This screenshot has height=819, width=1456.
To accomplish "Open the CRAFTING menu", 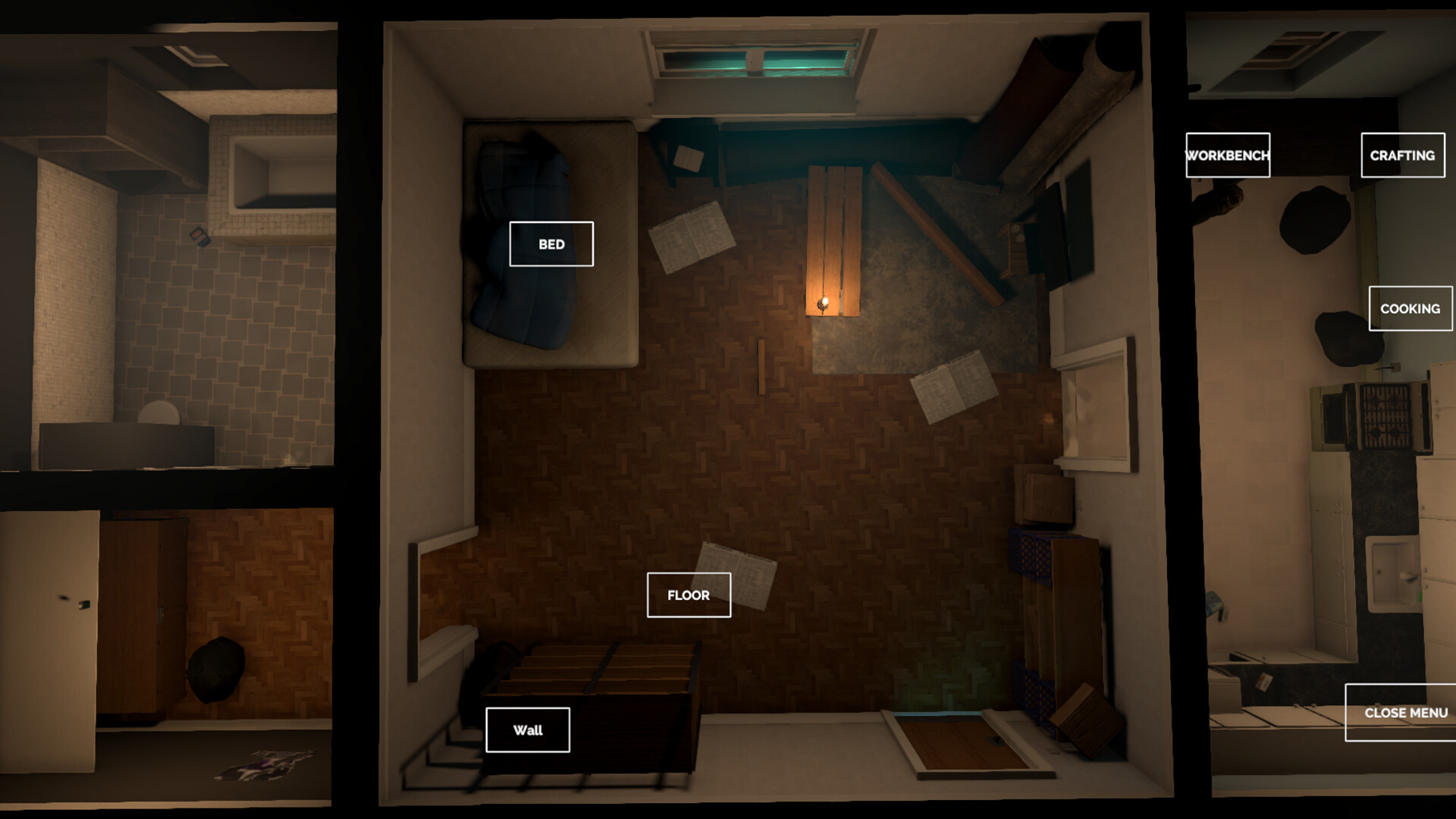I will [1402, 155].
